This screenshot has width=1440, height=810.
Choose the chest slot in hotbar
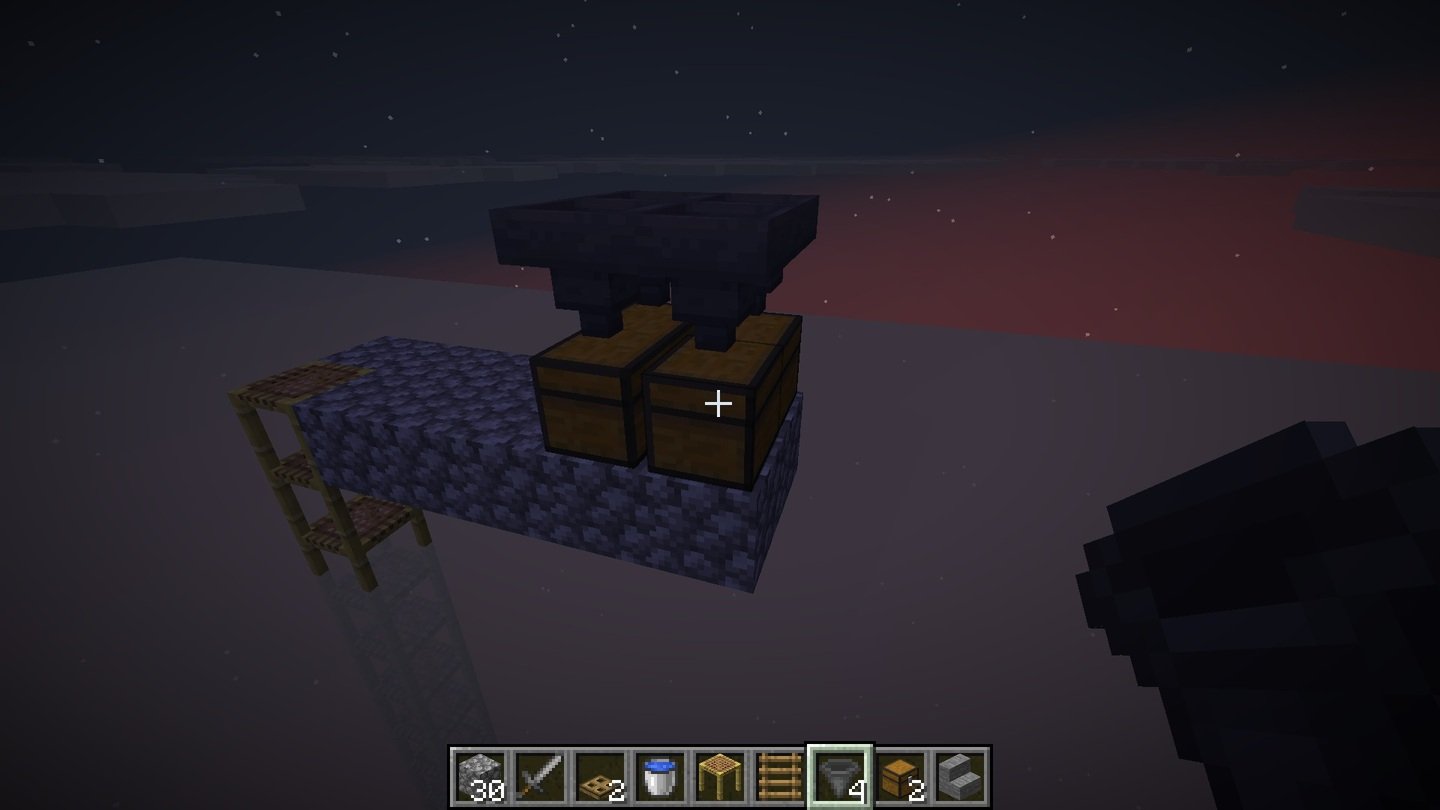(900, 776)
